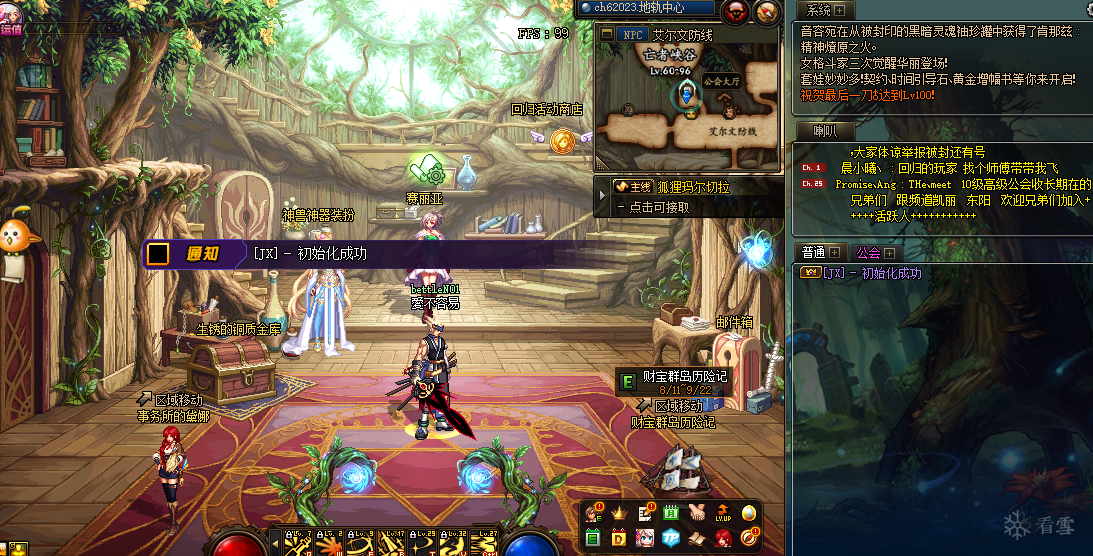Toggle the NPC button on the minimap

632,34
